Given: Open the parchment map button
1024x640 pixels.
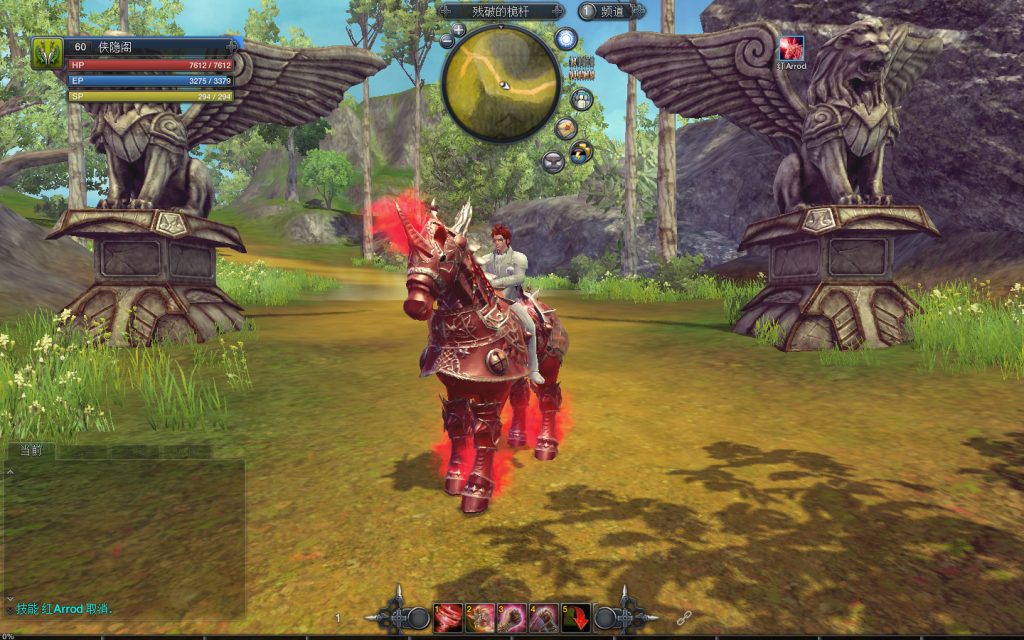Looking at the screenshot, I should (x=566, y=127).
